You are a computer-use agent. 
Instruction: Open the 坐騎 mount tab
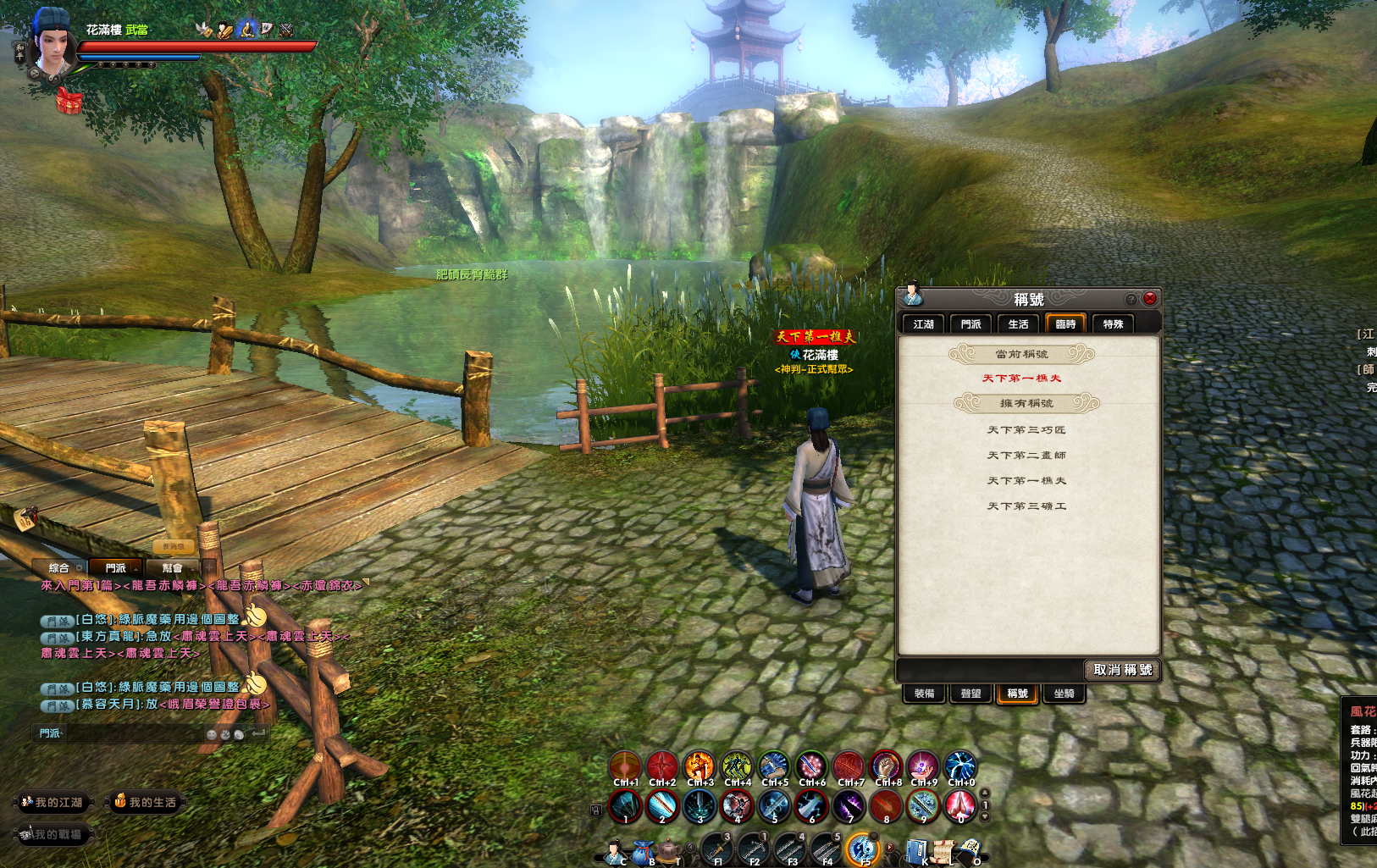(x=1064, y=694)
